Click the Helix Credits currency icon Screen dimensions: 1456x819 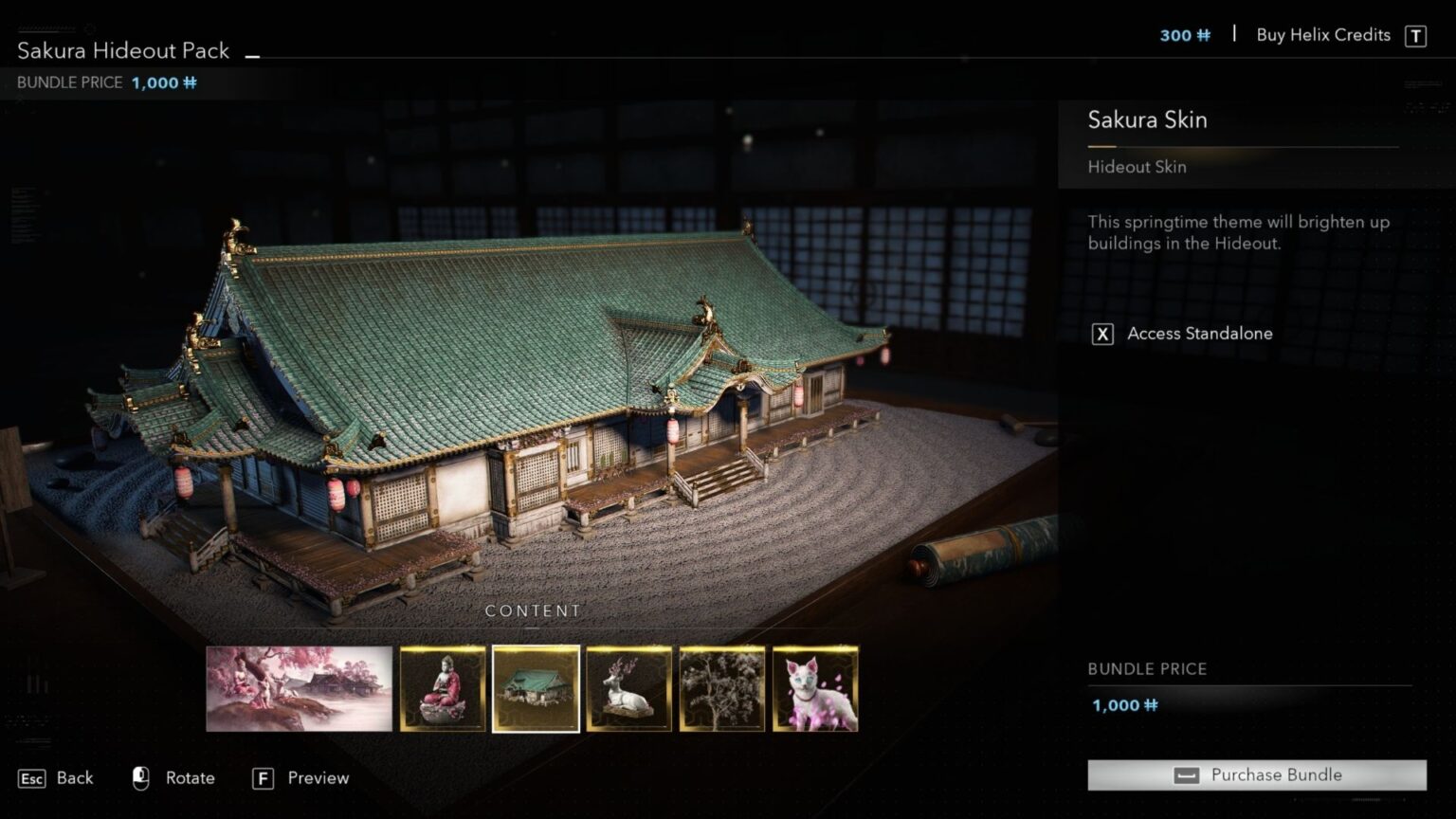tap(1204, 35)
